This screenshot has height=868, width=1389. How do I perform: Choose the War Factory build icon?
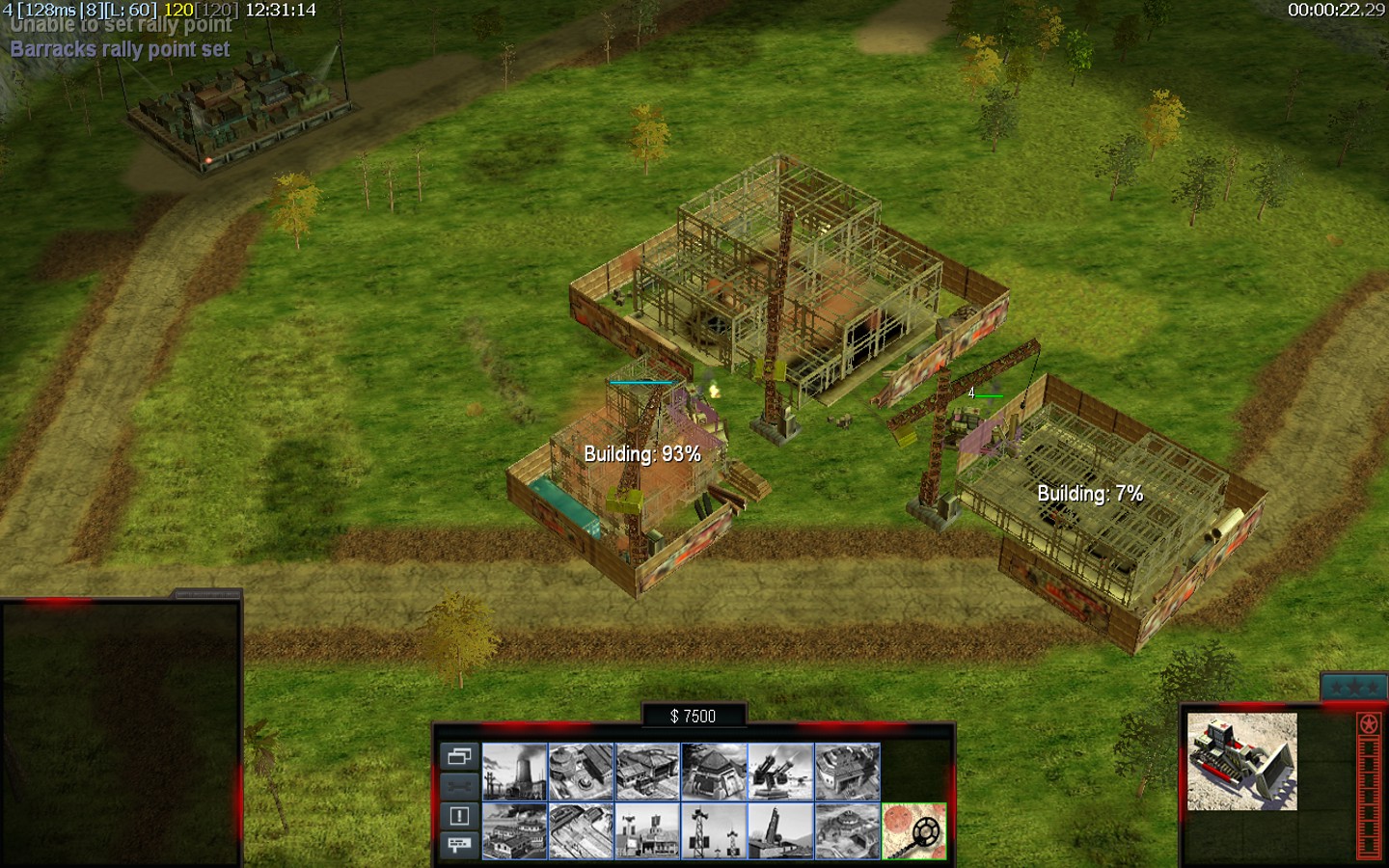point(847,772)
